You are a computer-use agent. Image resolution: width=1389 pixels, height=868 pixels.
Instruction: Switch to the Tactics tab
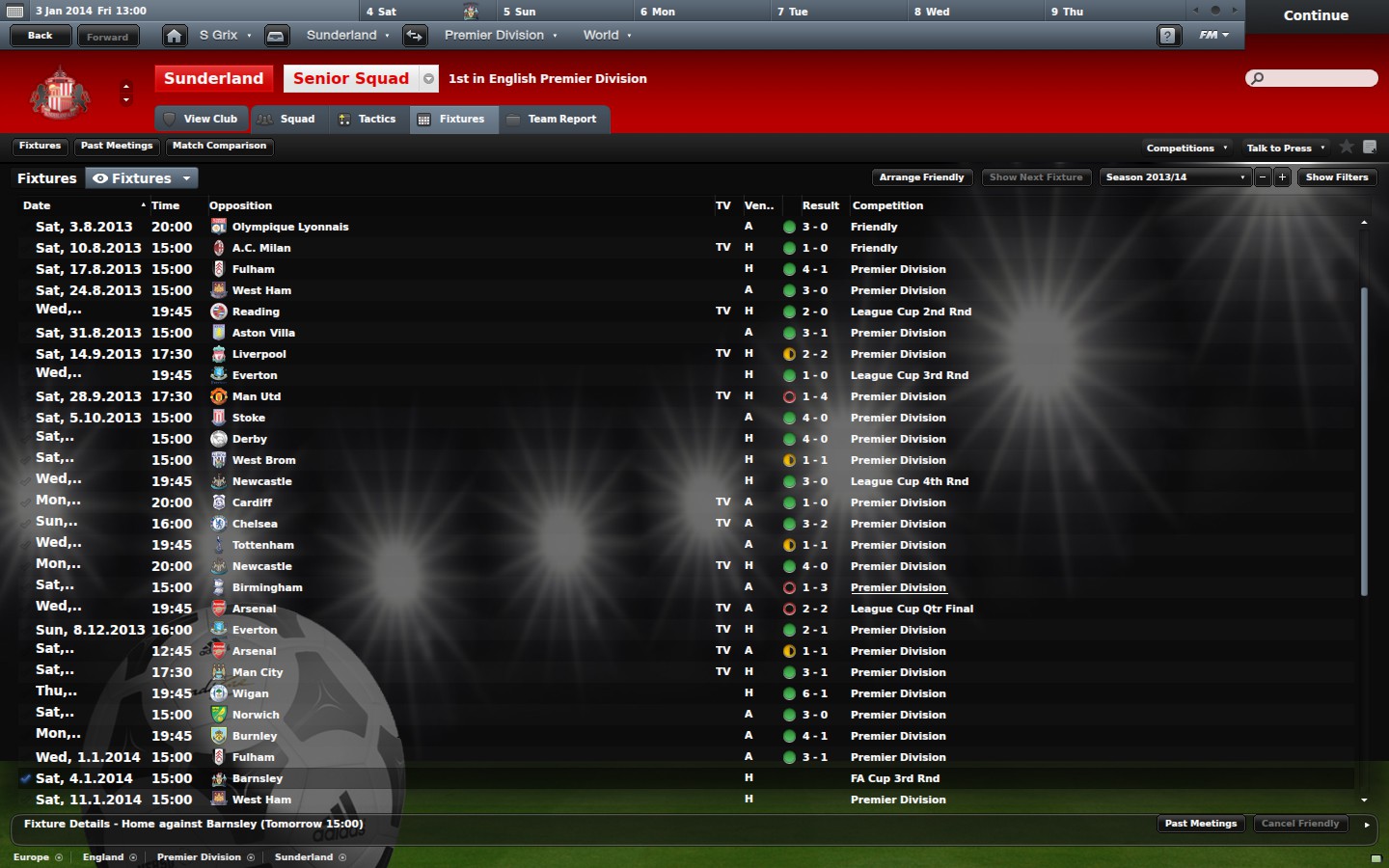pos(368,120)
